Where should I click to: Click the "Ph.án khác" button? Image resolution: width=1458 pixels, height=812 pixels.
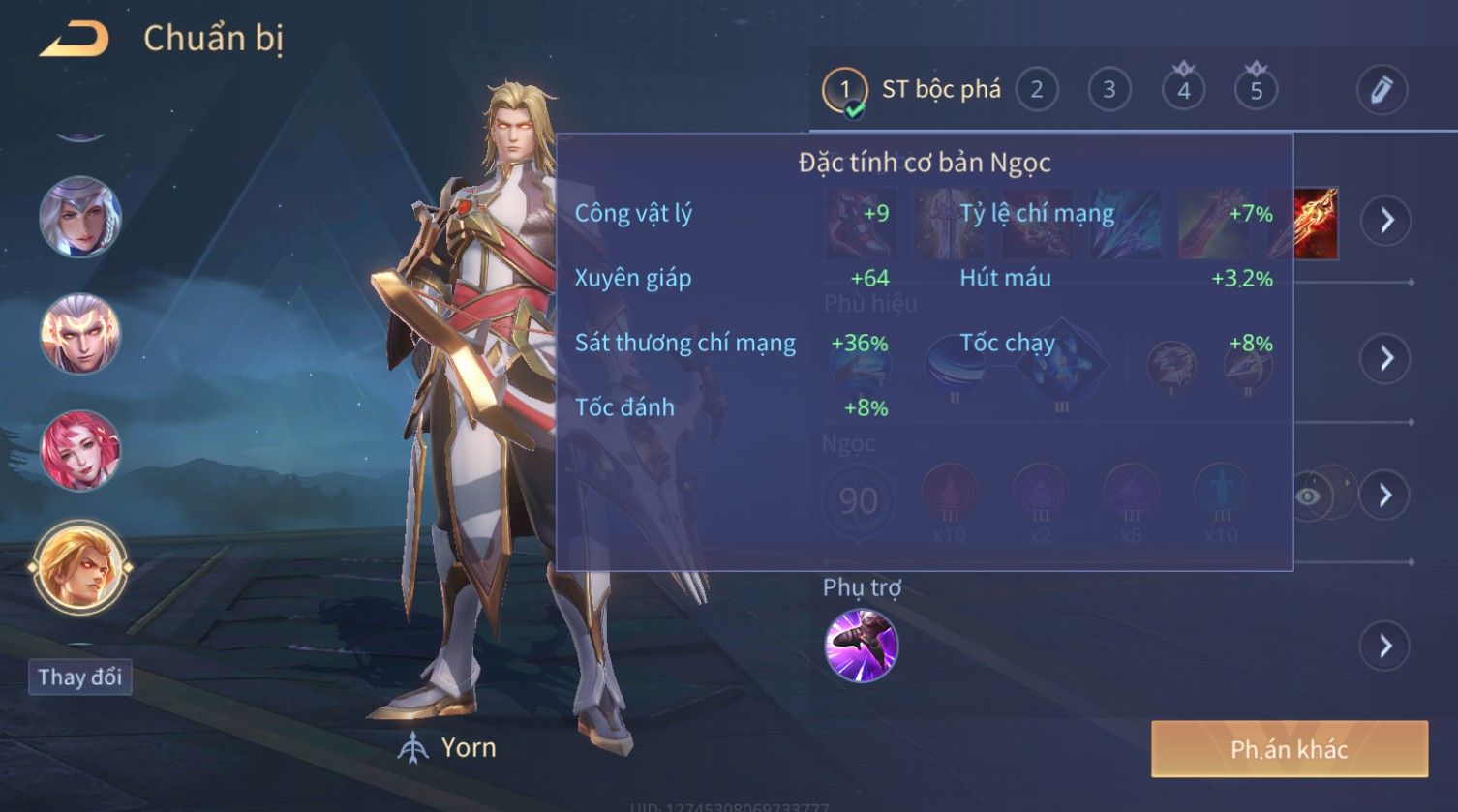coord(1289,749)
